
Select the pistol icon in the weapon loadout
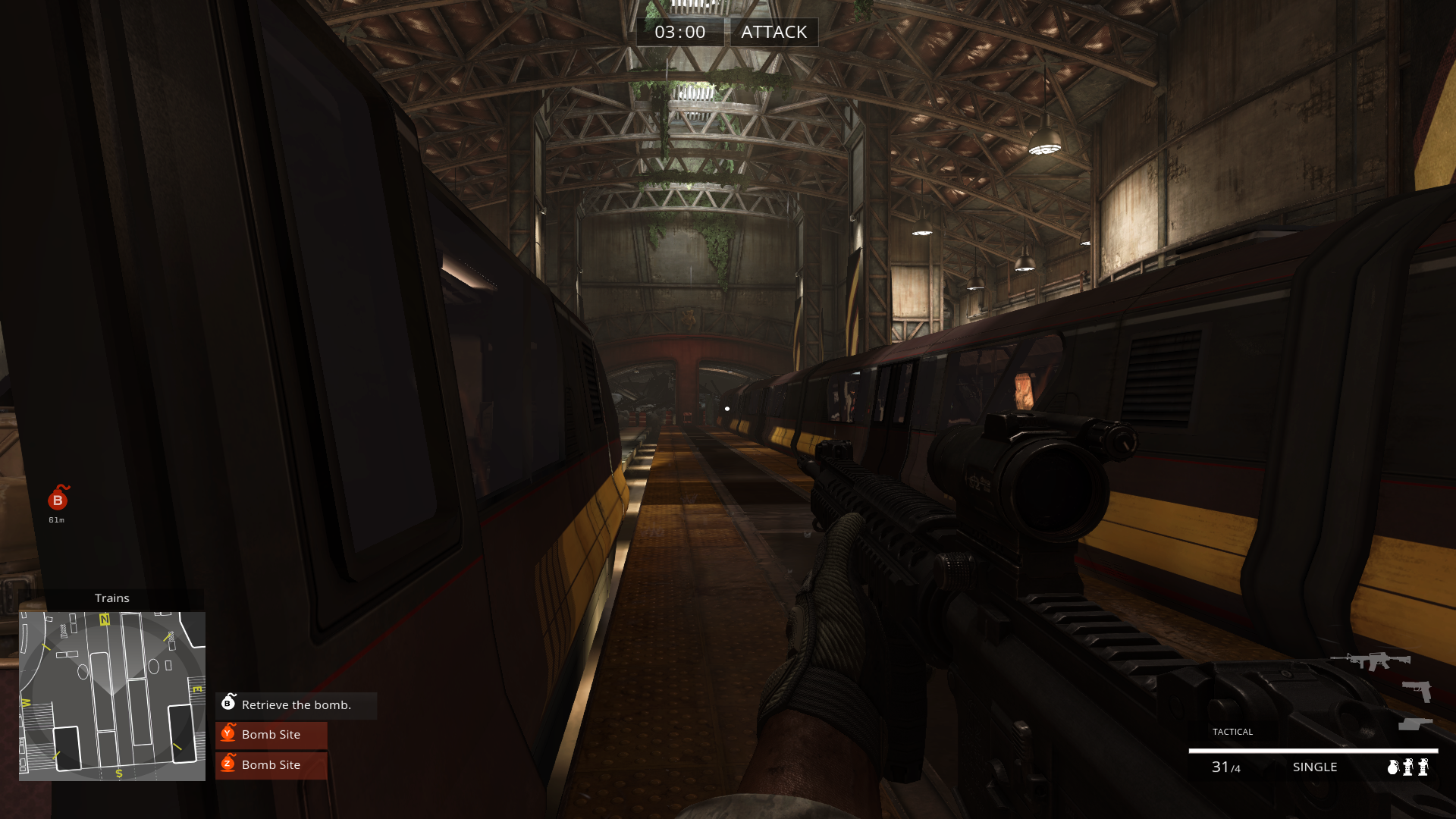(x=1417, y=692)
